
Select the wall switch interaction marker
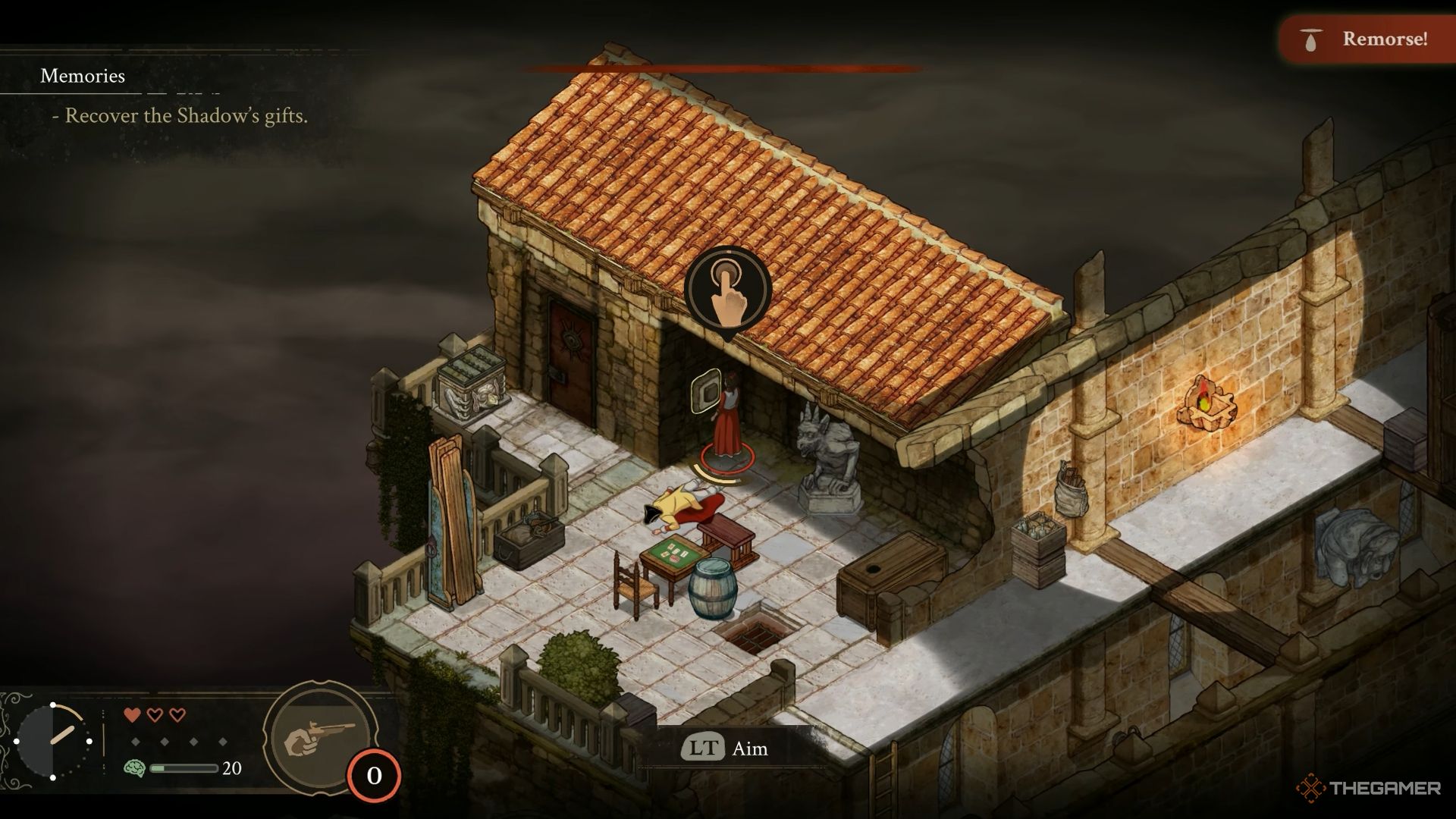pyautogui.click(x=706, y=391)
